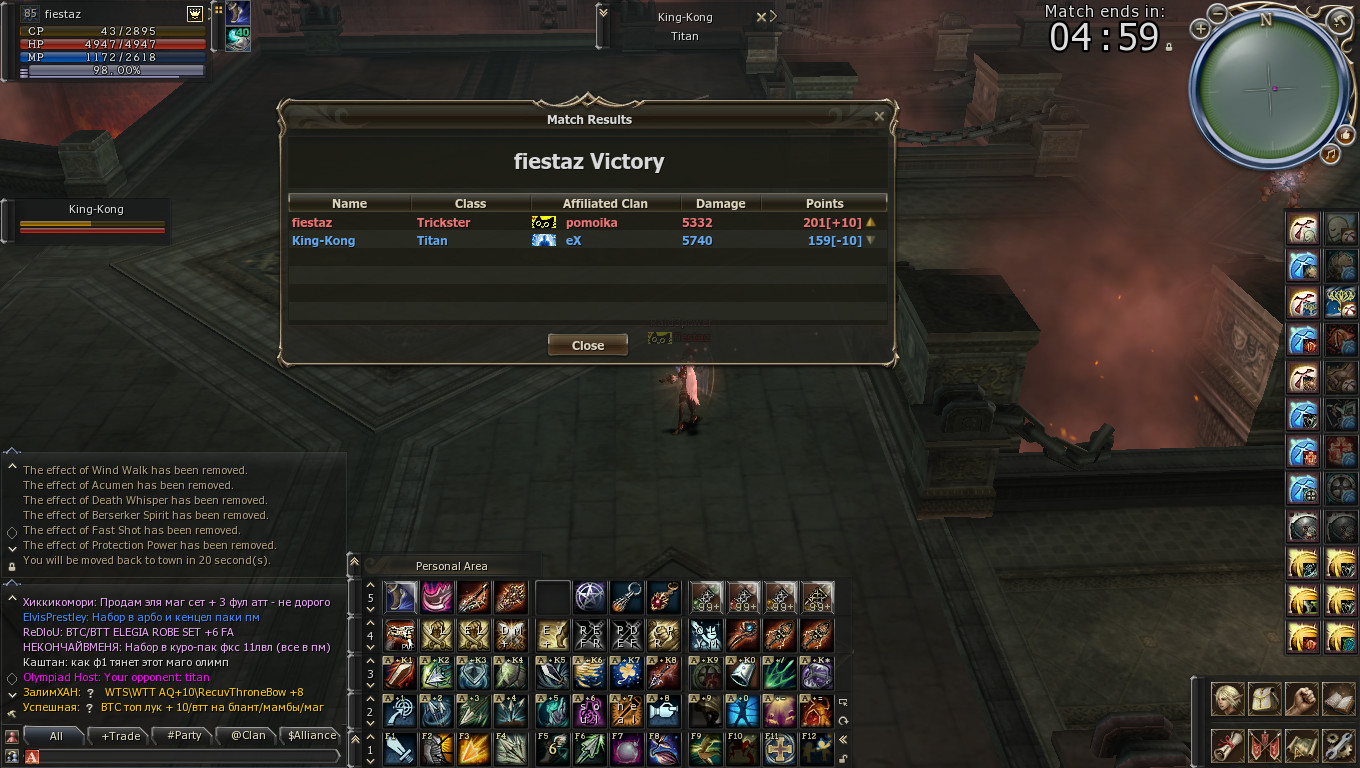Activate the F11 golden cross skill
This screenshot has height=768, width=1360.
(x=780, y=749)
